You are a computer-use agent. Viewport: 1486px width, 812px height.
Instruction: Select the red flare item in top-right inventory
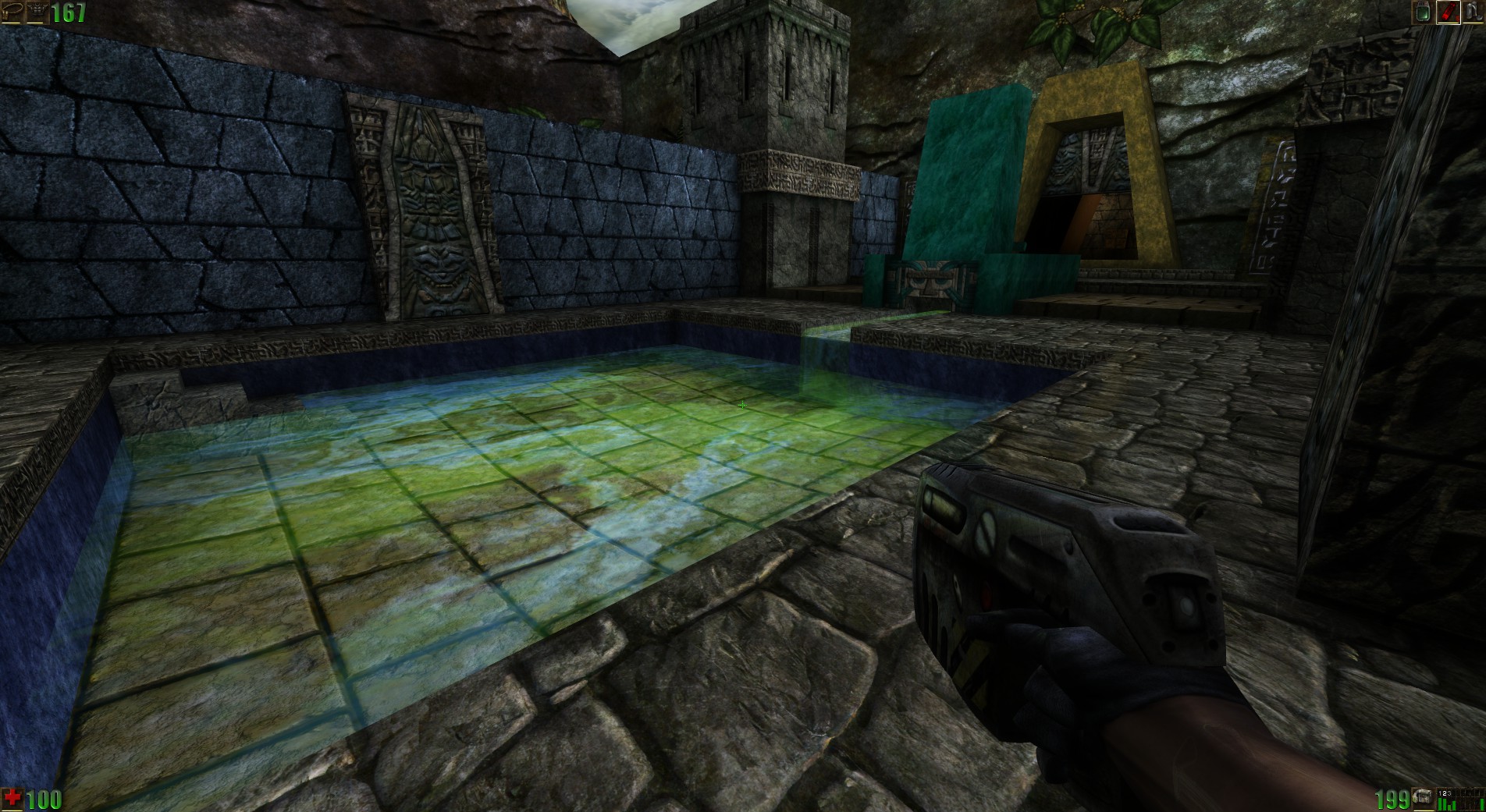(x=1448, y=10)
